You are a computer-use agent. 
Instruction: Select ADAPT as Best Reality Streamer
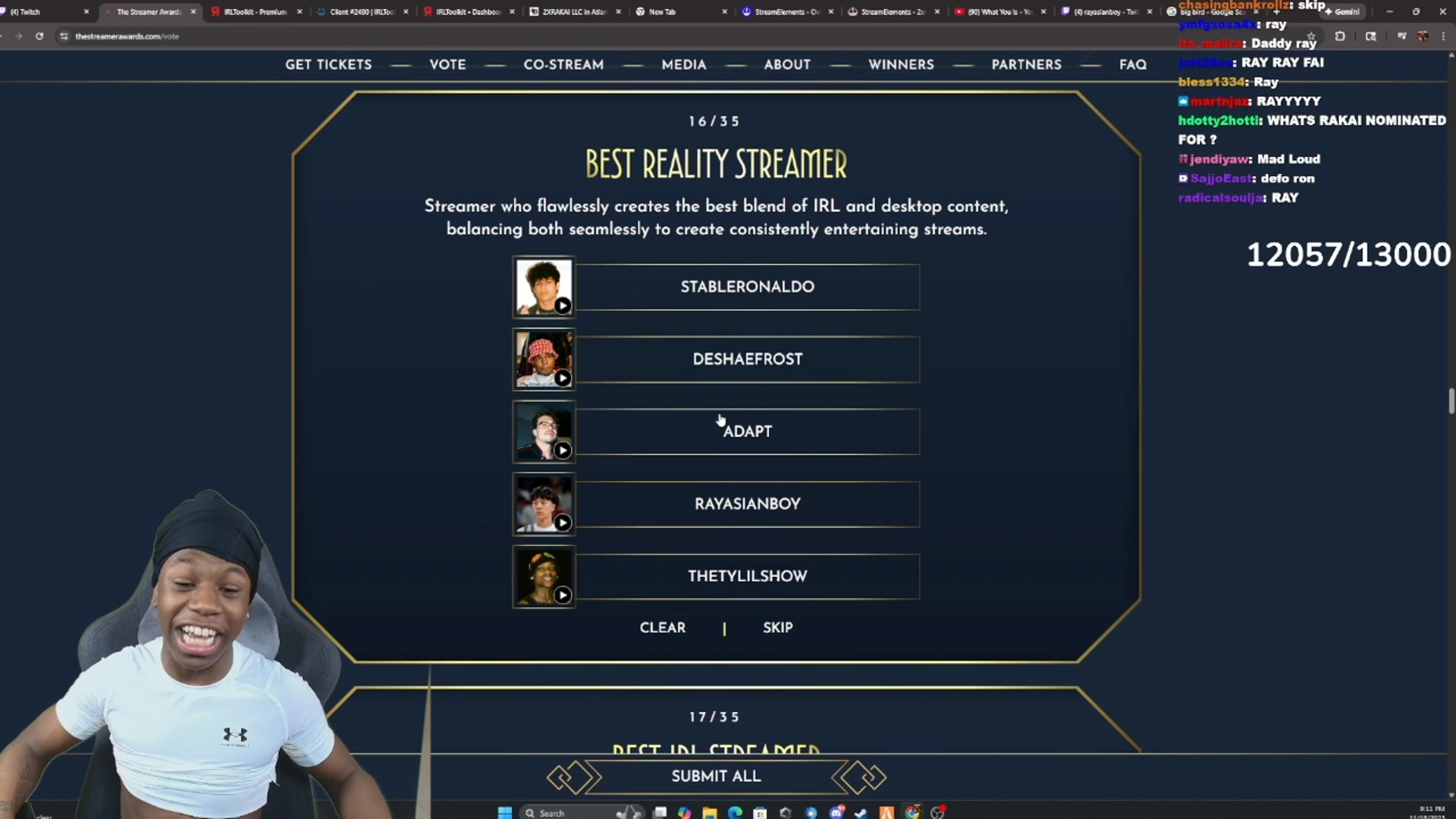(x=748, y=431)
